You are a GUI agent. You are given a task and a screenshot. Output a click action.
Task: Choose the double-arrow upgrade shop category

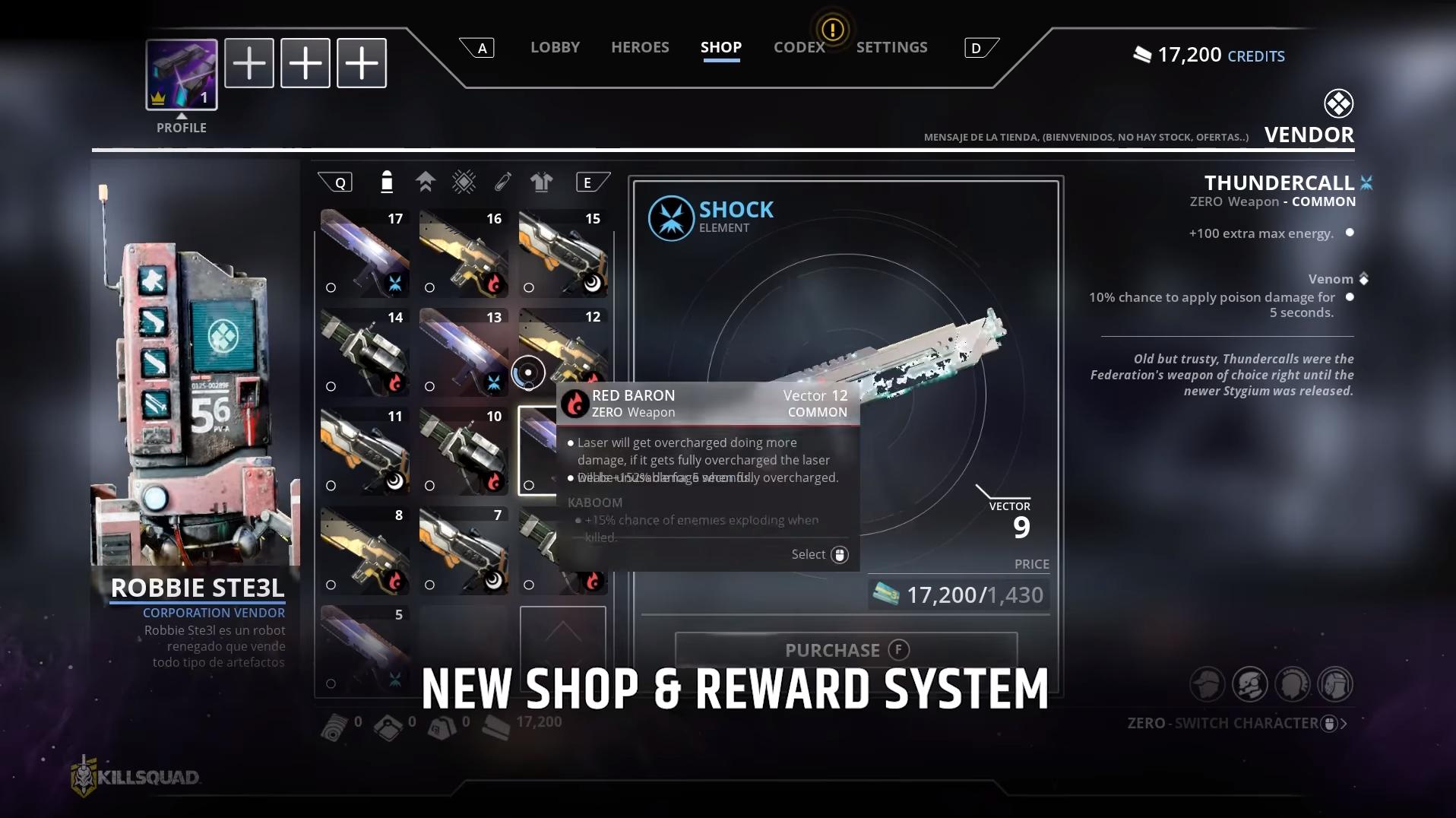[426, 182]
